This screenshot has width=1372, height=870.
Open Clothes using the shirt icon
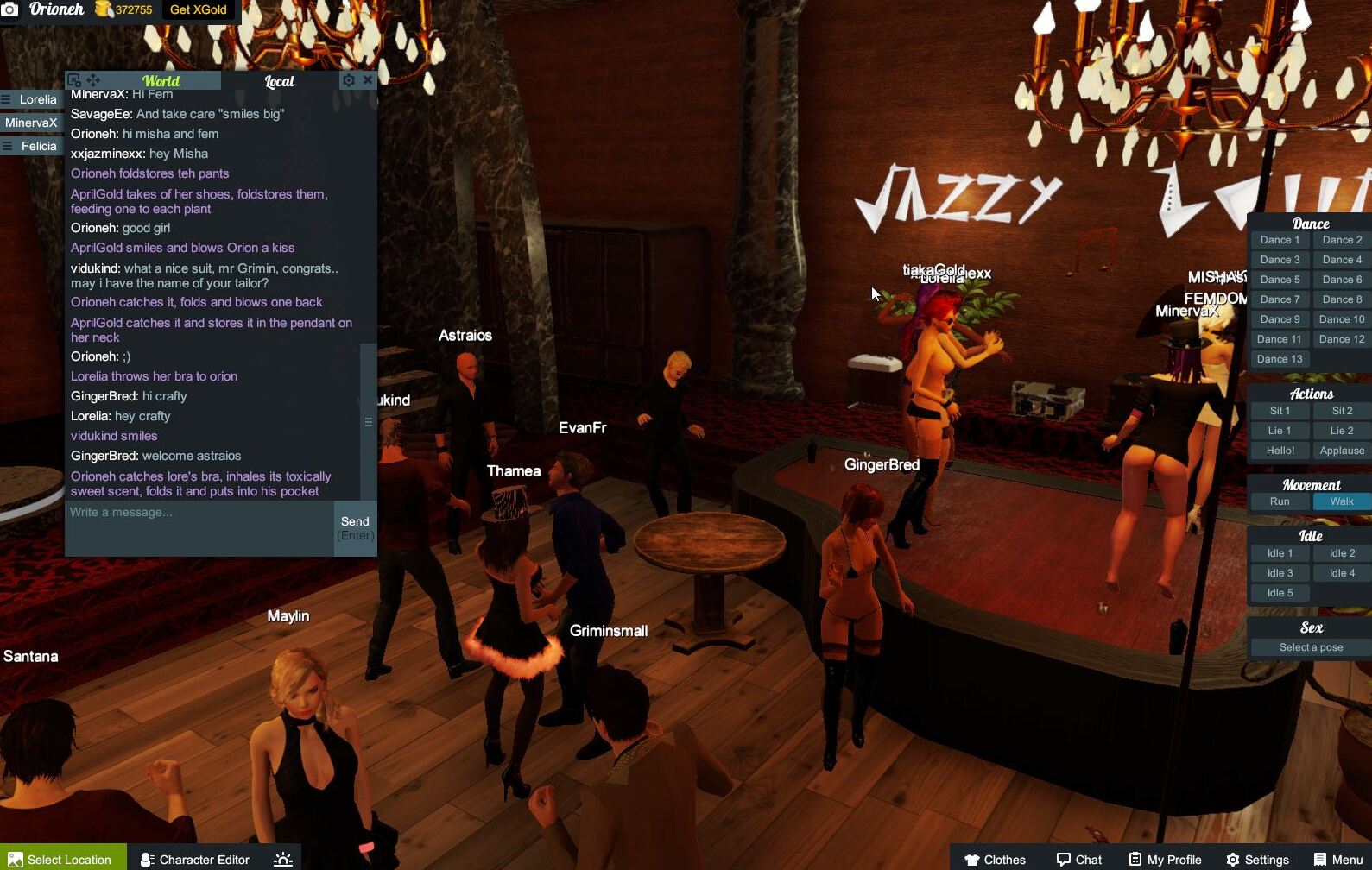tap(973, 859)
